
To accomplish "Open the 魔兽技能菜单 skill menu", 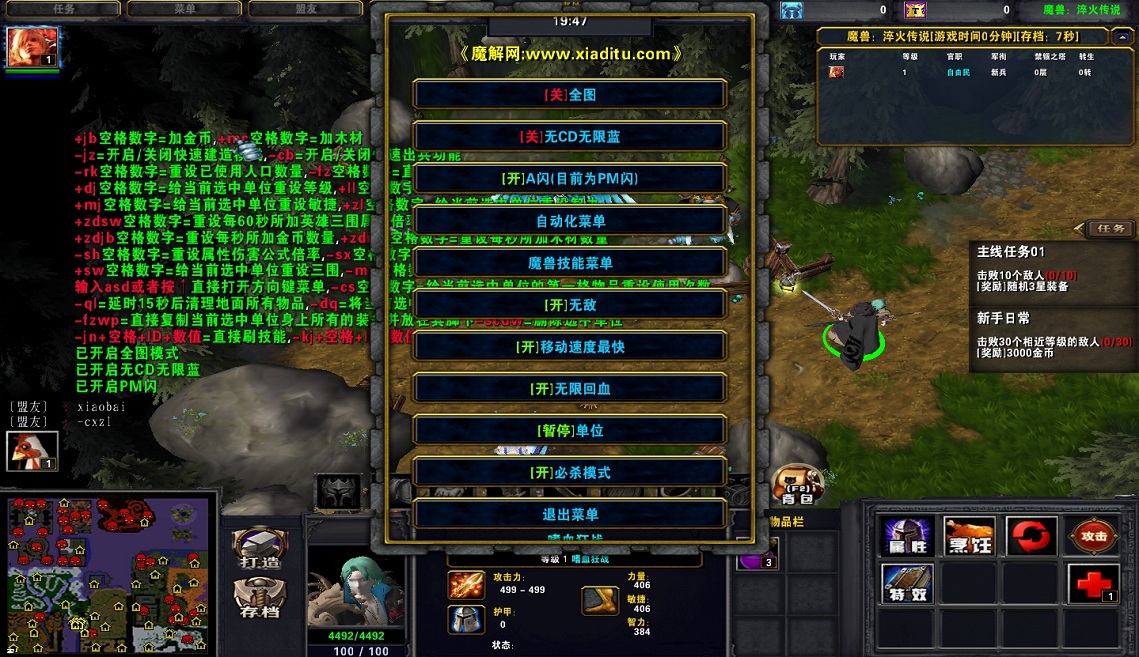I will click(569, 263).
